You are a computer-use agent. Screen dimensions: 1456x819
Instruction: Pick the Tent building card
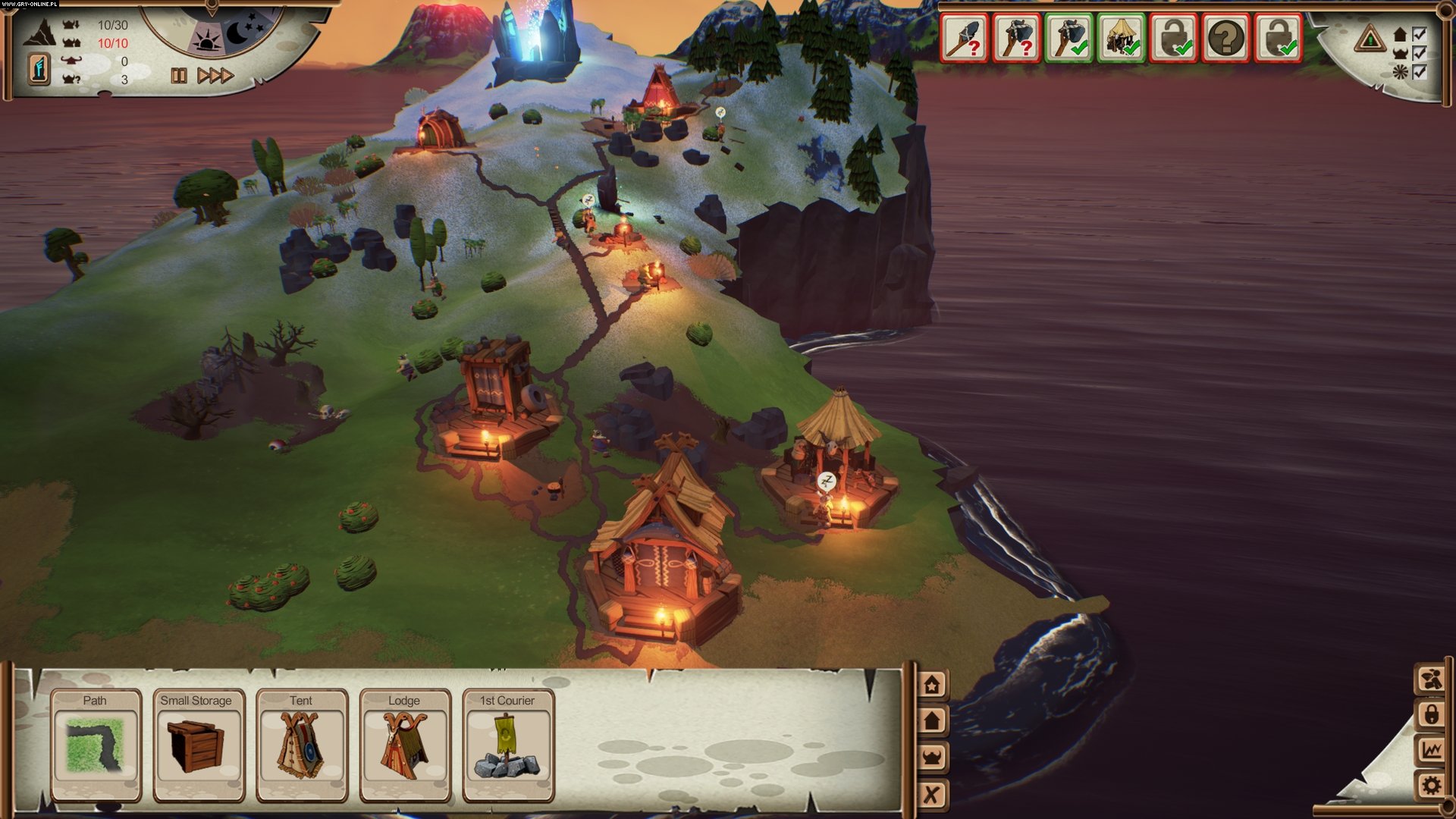tap(302, 745)
